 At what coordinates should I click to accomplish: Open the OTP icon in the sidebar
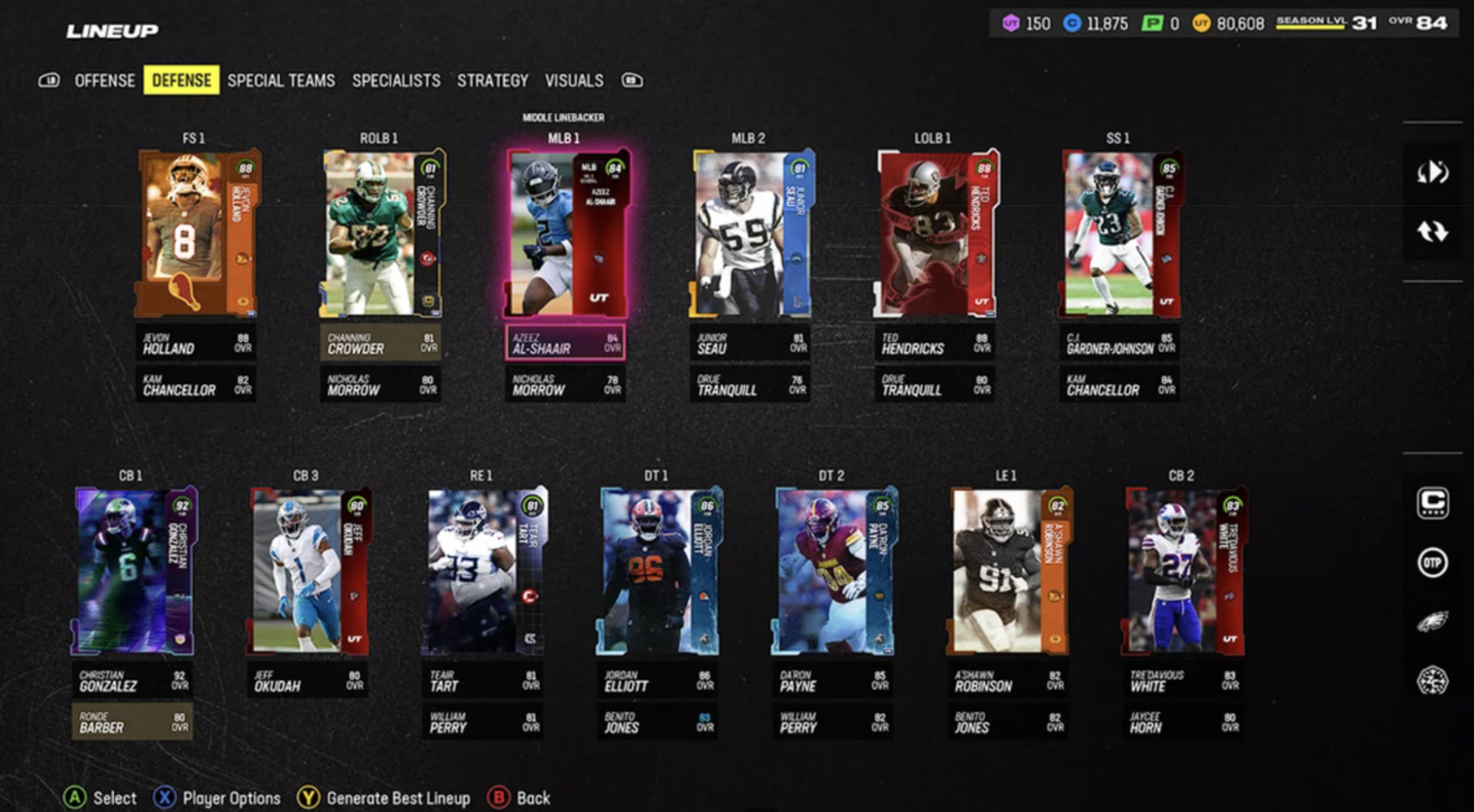tap(1432, 562)
